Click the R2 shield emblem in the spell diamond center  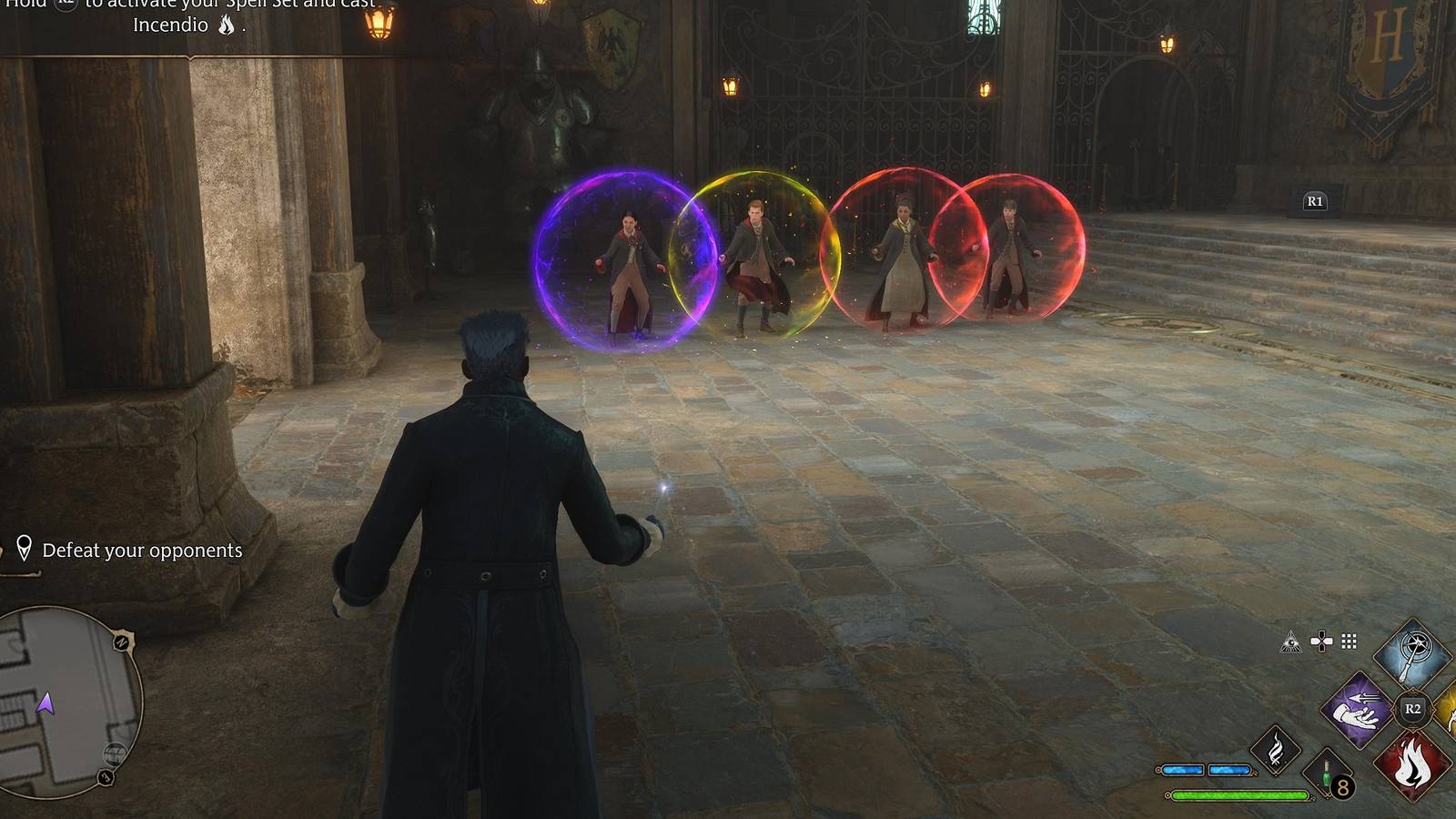(x=1411, y=708)
